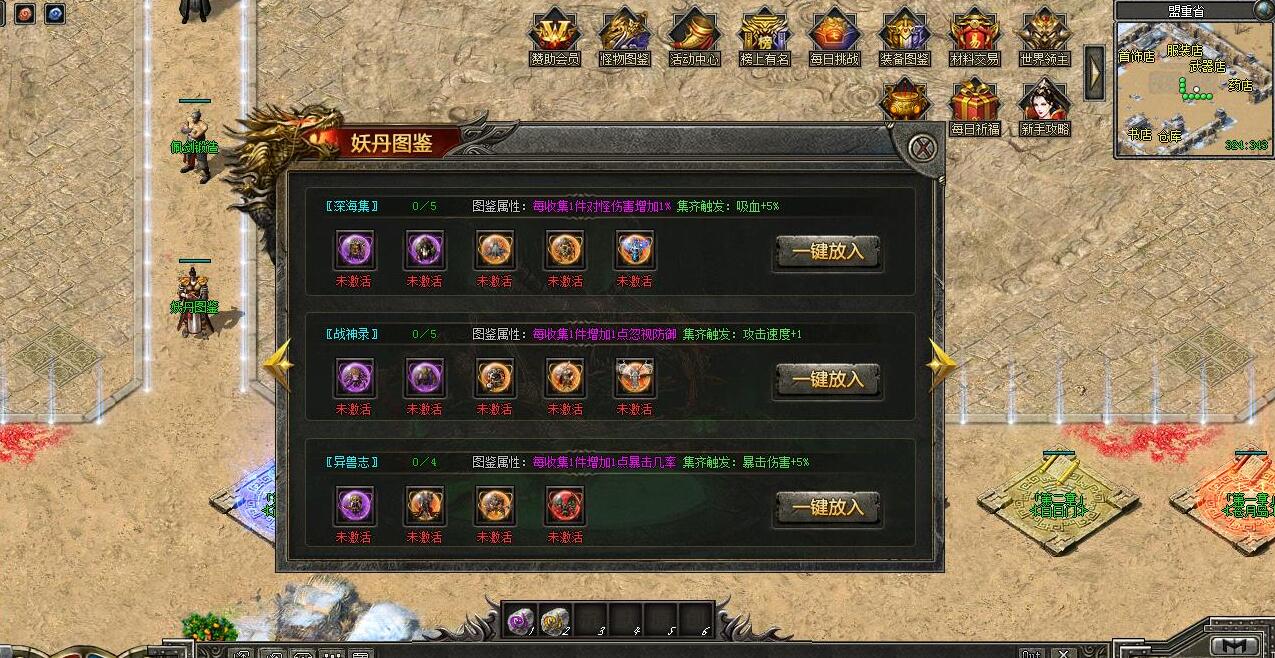Viewport: 1275px width, 658px height.
Task: Open the 装备图鉴 equipment codex
Action: [x=905, y=36]
